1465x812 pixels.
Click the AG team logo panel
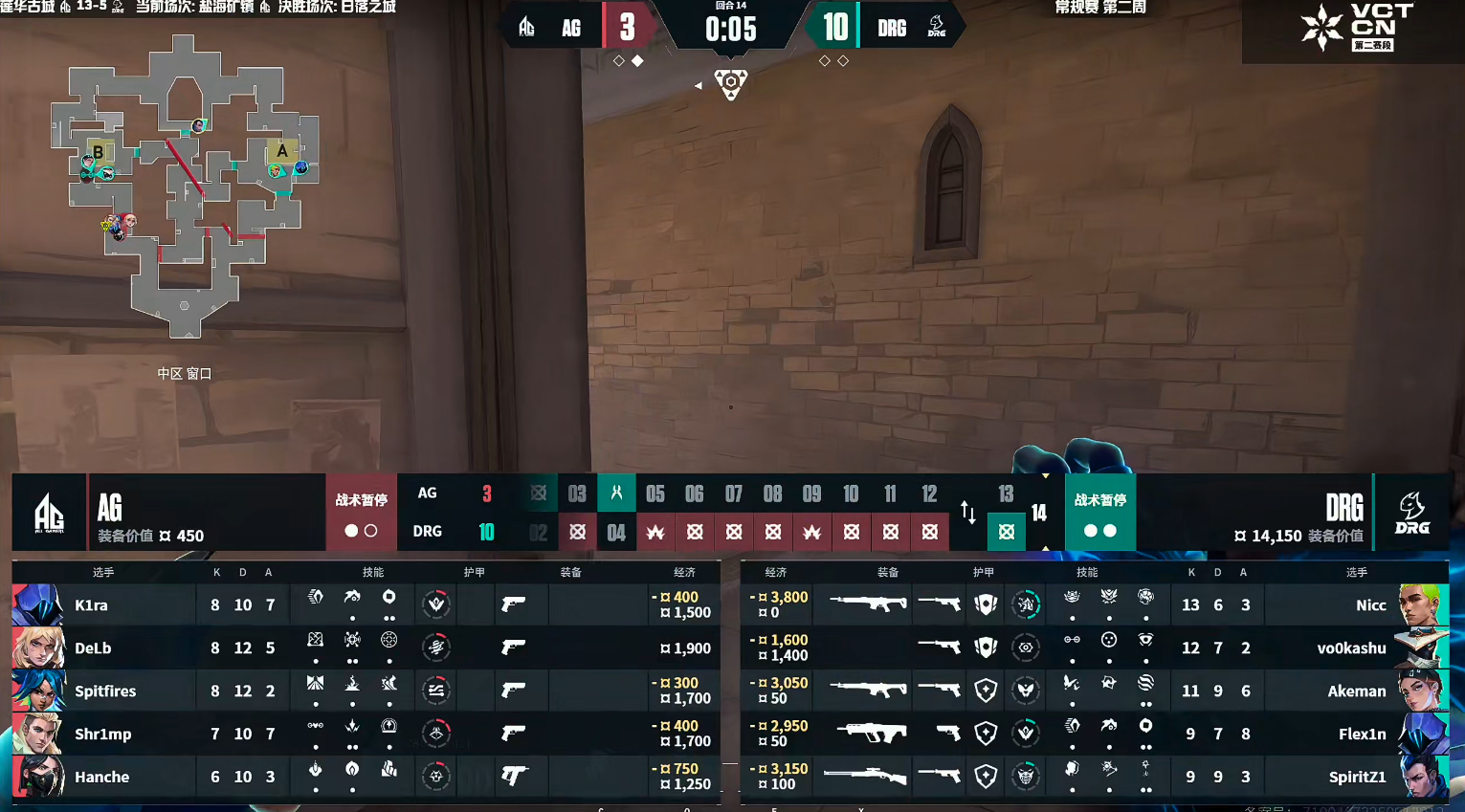click(x=49, y=513)
